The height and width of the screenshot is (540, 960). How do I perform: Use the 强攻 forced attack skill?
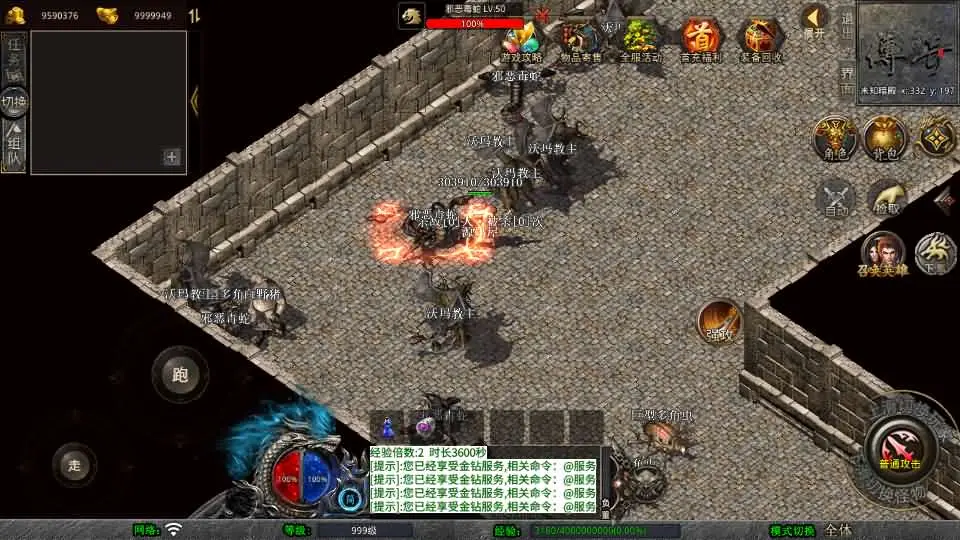point(719,321)
